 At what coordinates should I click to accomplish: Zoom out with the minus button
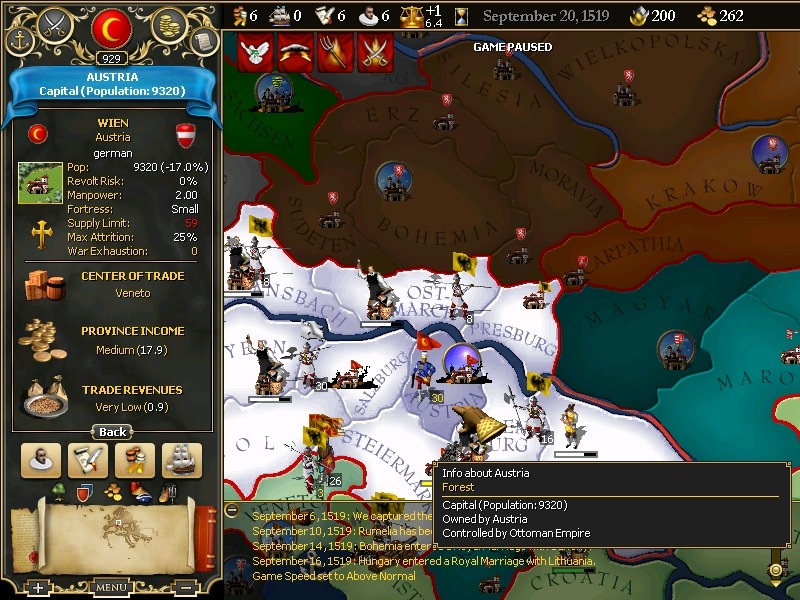click(x=185, y=588)
